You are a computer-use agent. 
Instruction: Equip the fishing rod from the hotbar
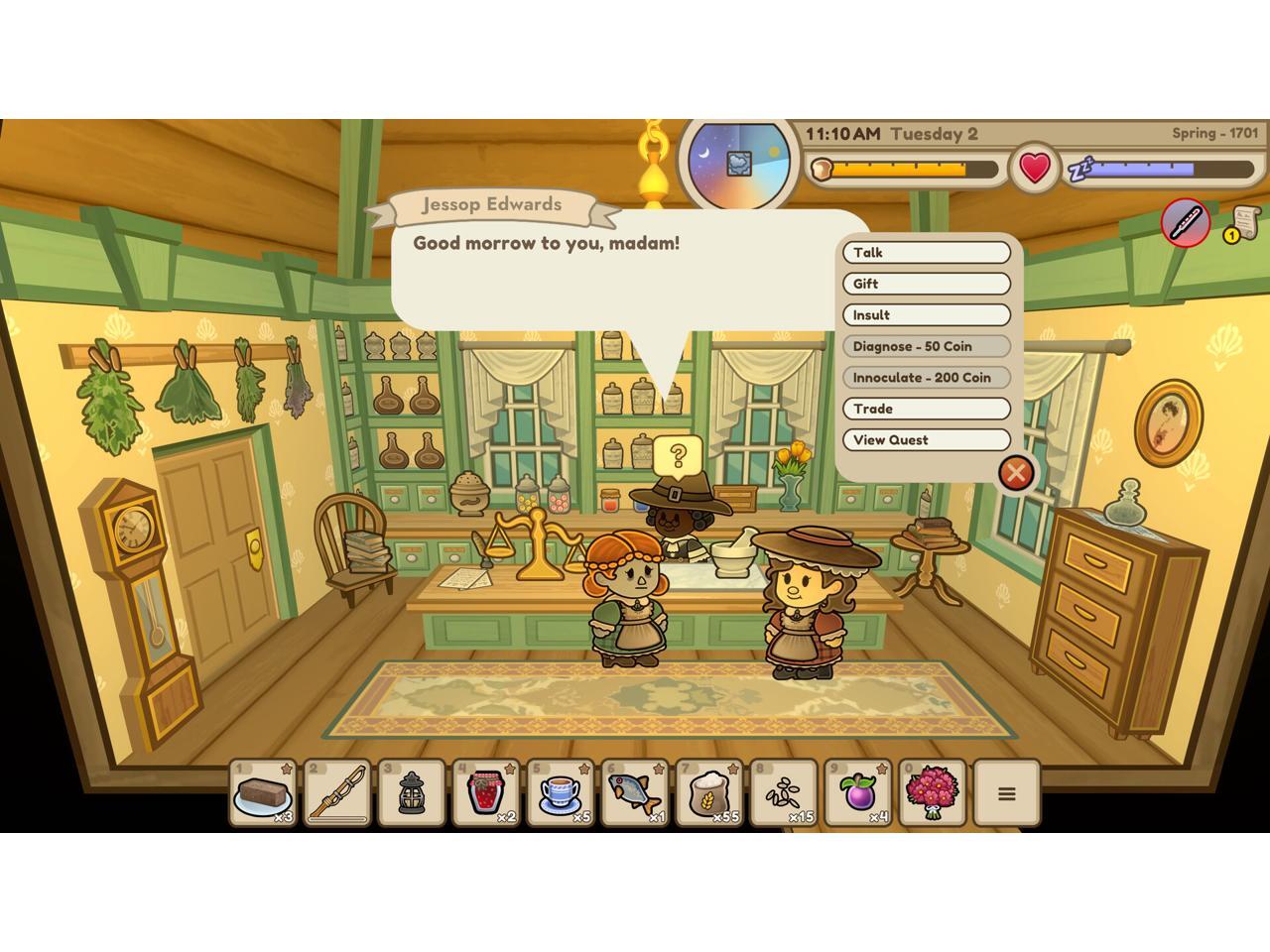click(x=337, y=792)
